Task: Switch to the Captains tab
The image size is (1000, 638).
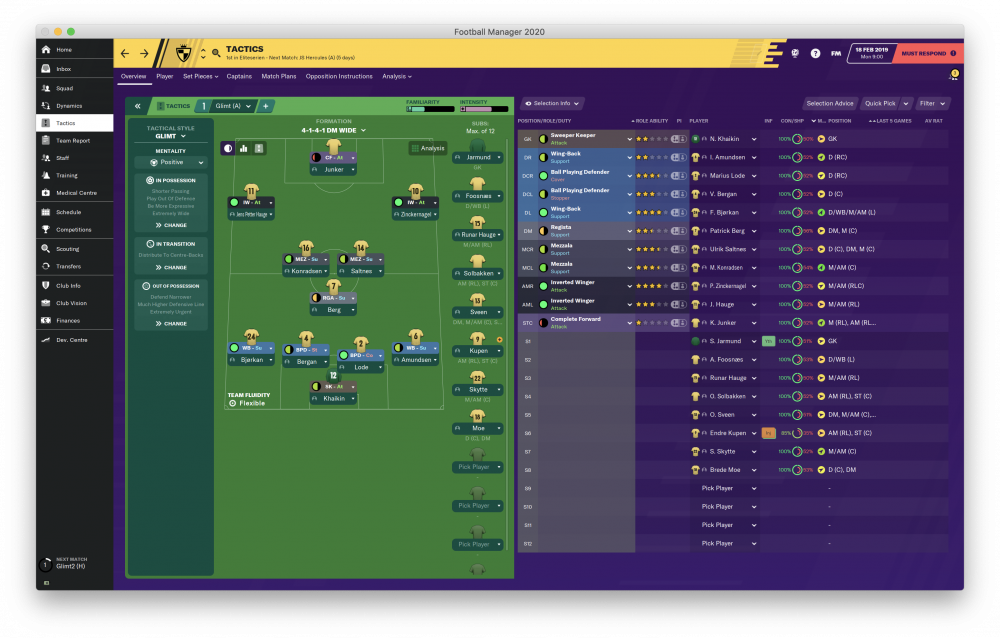Action: click(239, 76)
